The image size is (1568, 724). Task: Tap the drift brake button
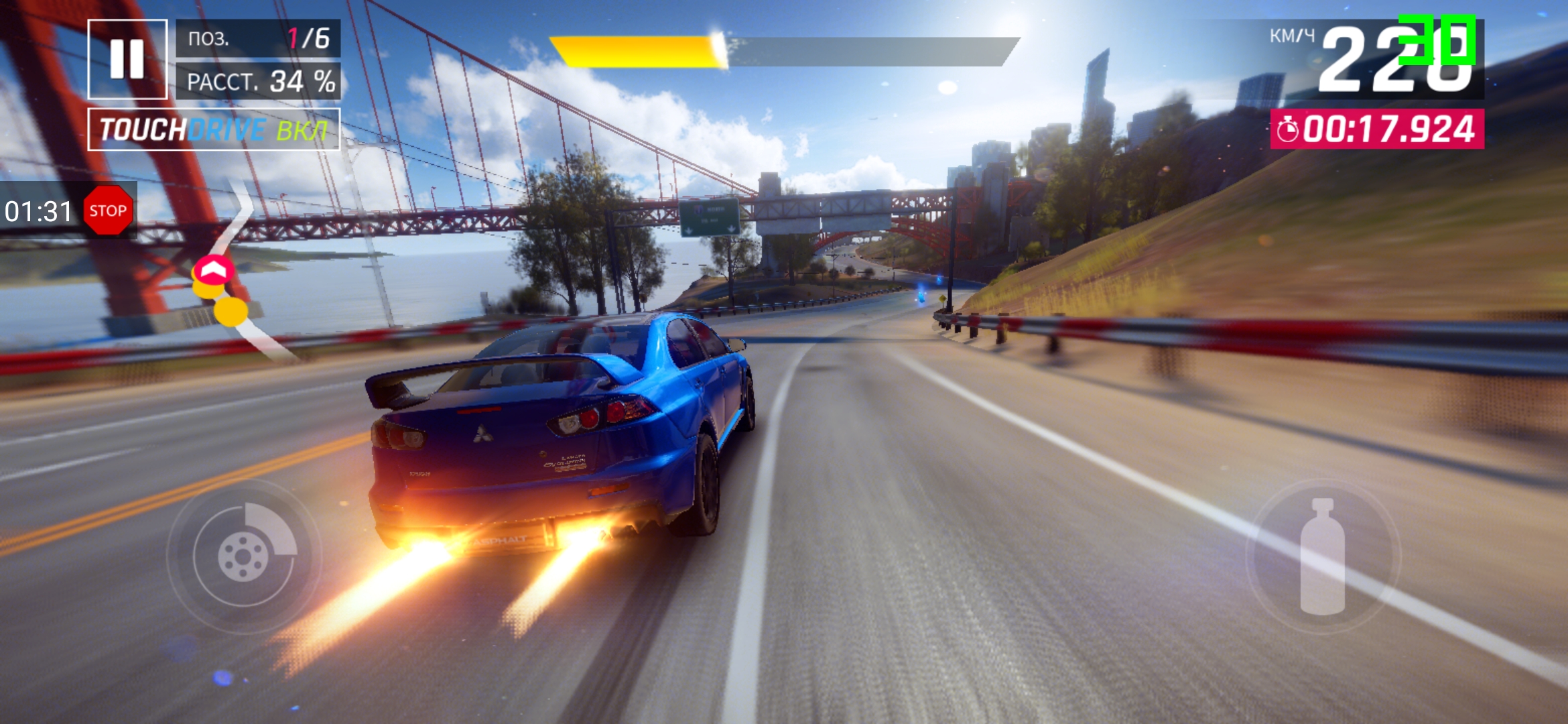(244, 556)
